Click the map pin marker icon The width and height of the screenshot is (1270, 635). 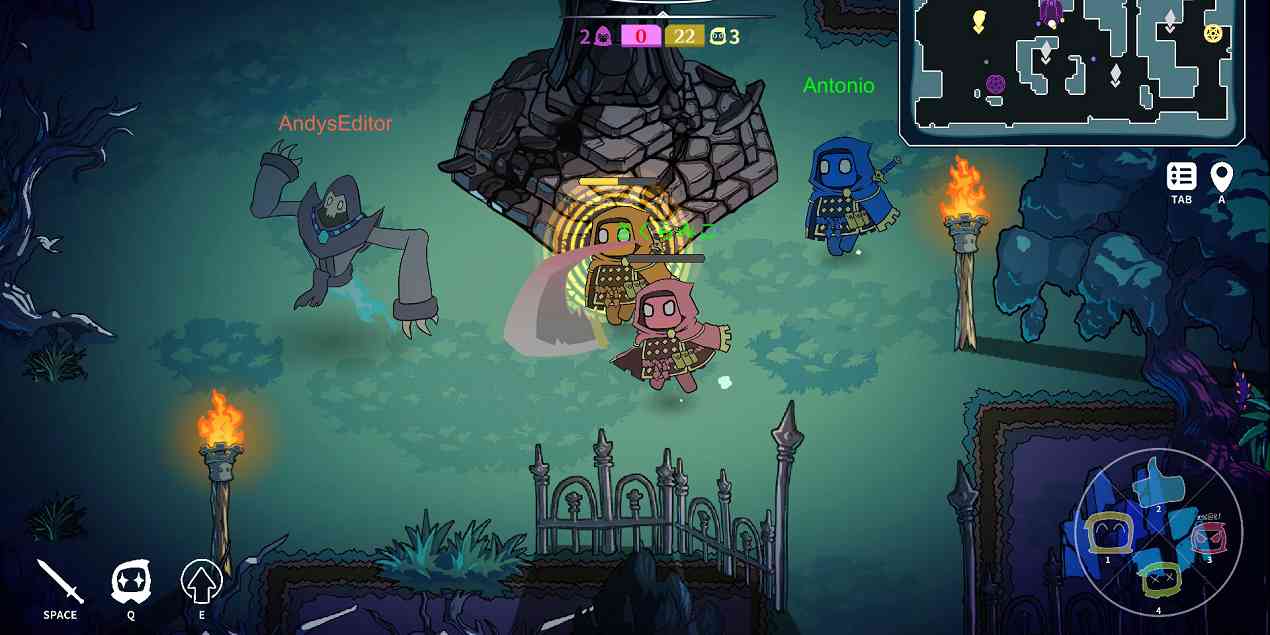(1221, 177)
